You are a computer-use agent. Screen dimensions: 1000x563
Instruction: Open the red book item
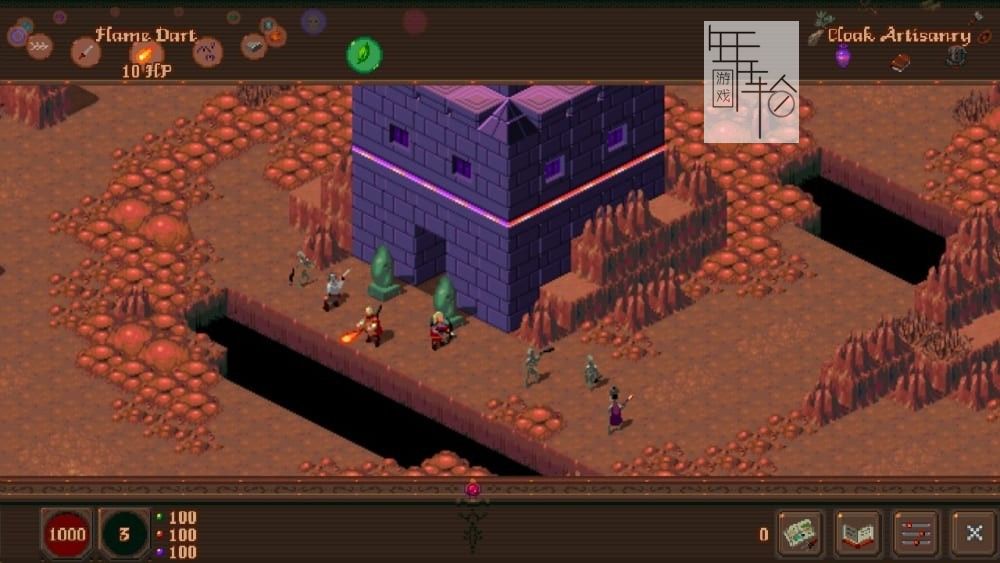click(x=901, y=62)
